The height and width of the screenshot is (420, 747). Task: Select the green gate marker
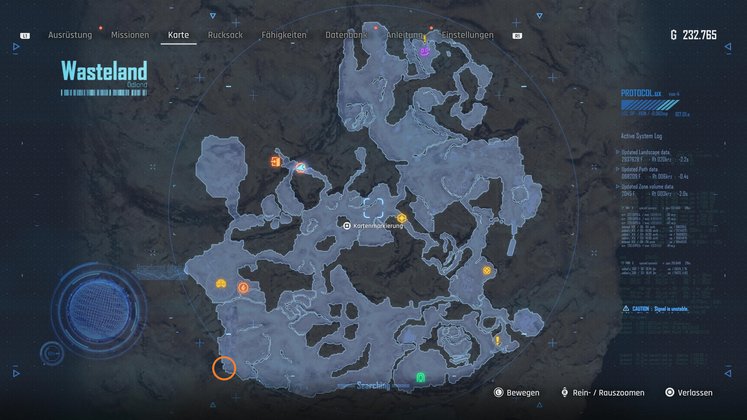coord(421,377)
